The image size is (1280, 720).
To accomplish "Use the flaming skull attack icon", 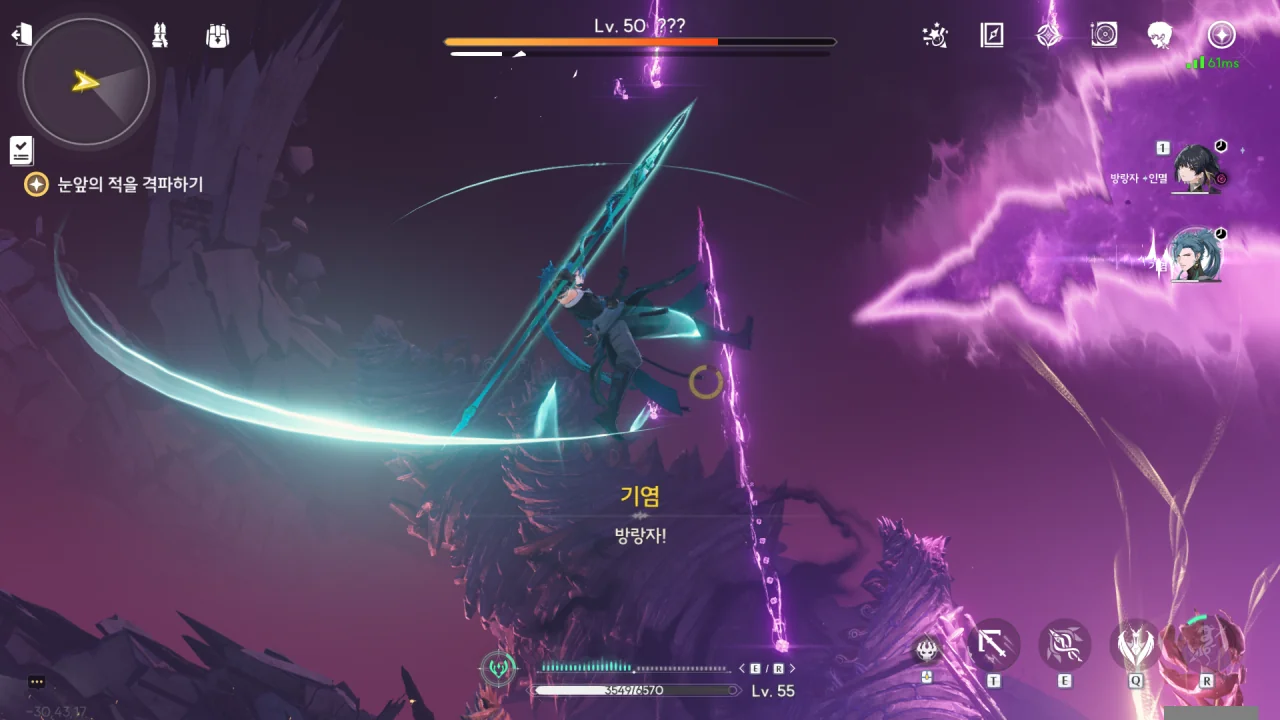I will click(927, 651).
